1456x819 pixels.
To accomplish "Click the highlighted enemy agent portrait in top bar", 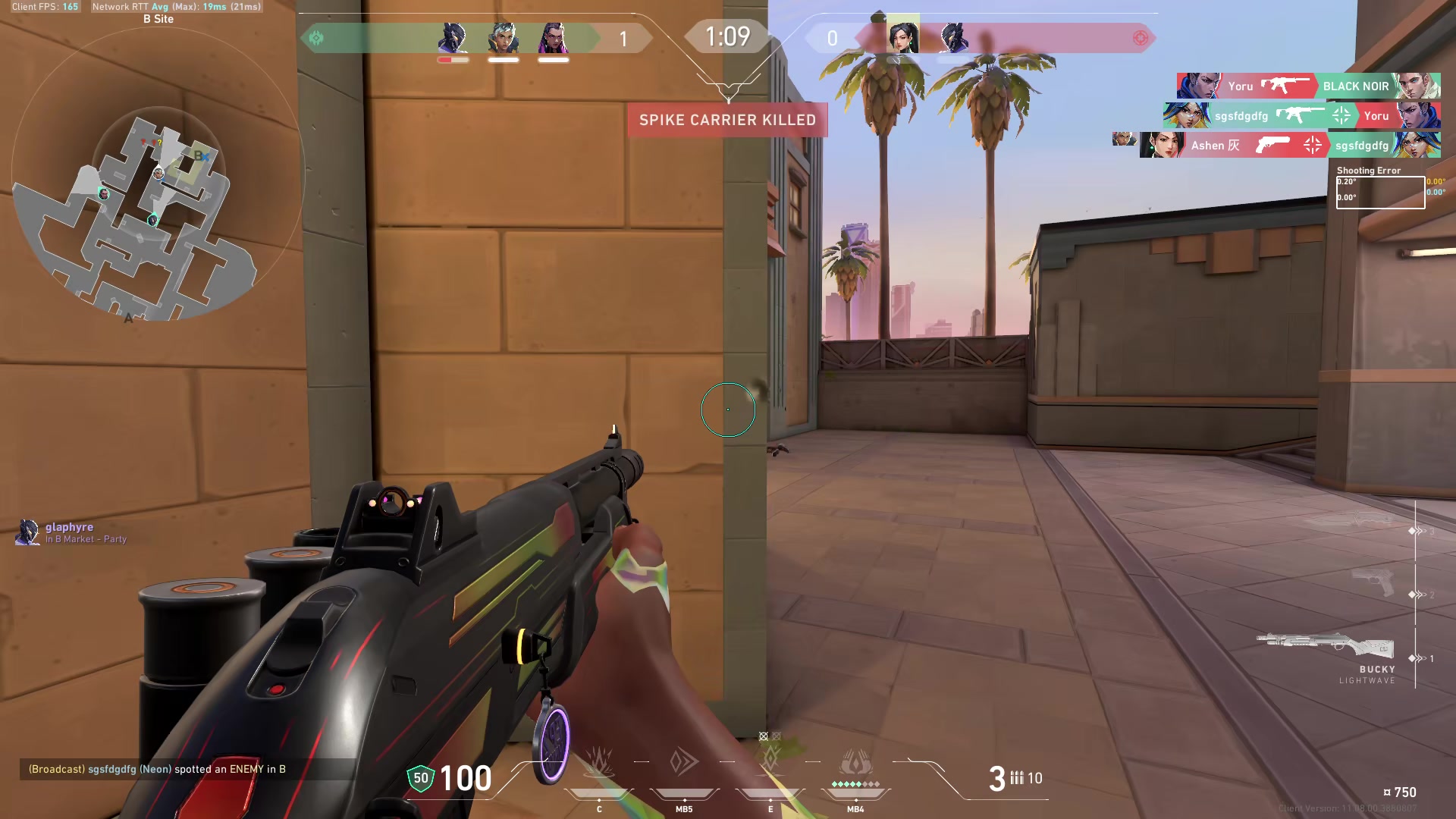I will (x=902, y=36).
